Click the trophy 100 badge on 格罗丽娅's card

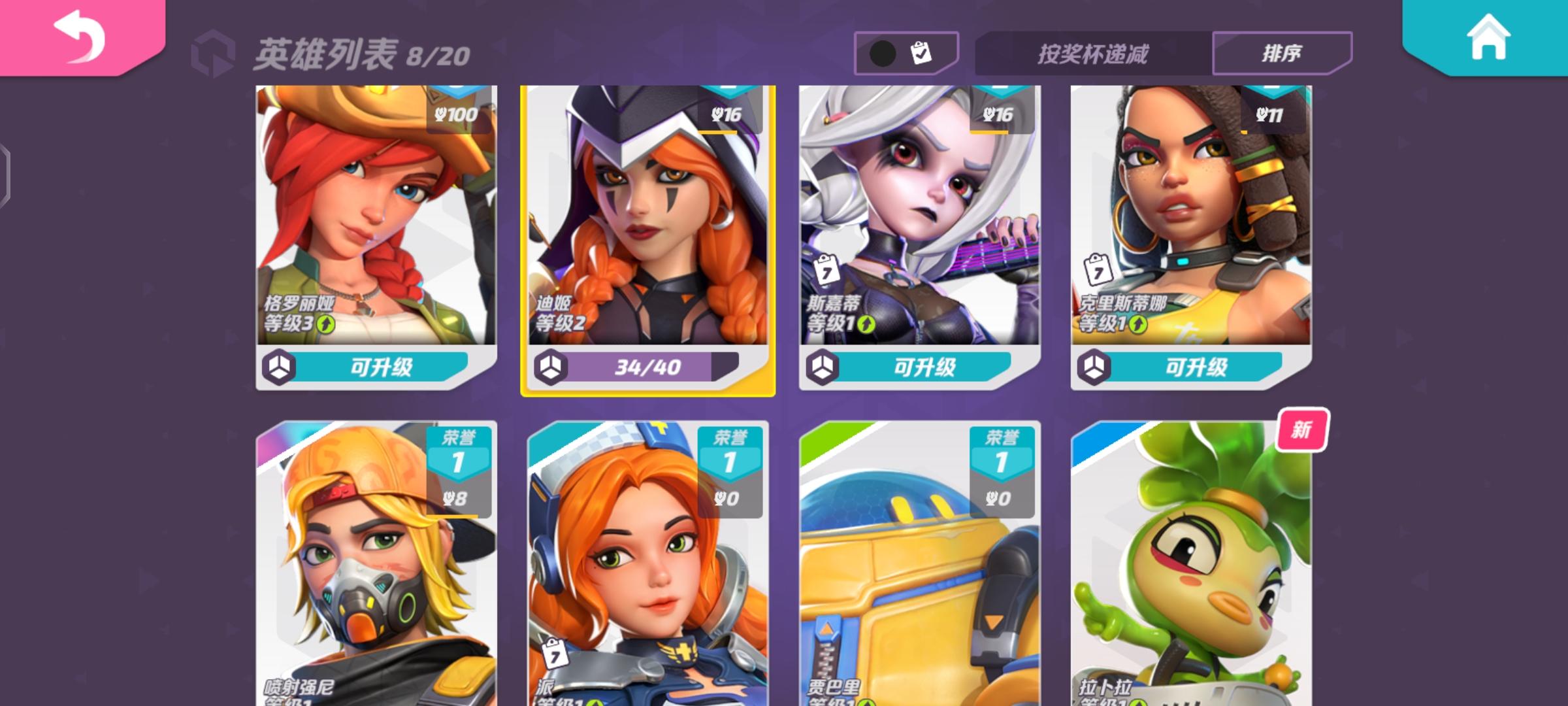tap(457, 112)
